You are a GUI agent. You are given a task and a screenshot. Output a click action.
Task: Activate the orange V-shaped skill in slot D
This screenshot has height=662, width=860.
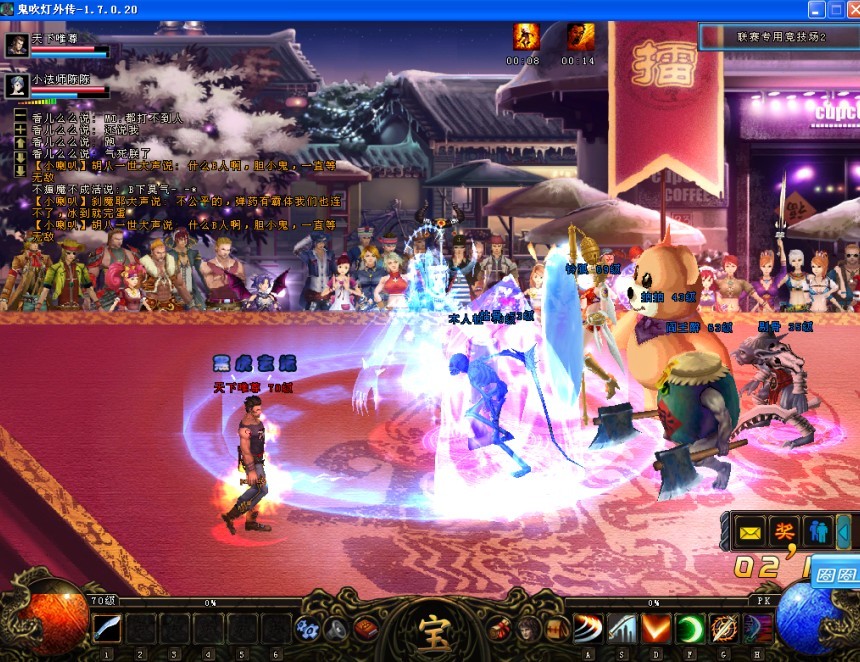pyautogui.click(x=656, y=629)
